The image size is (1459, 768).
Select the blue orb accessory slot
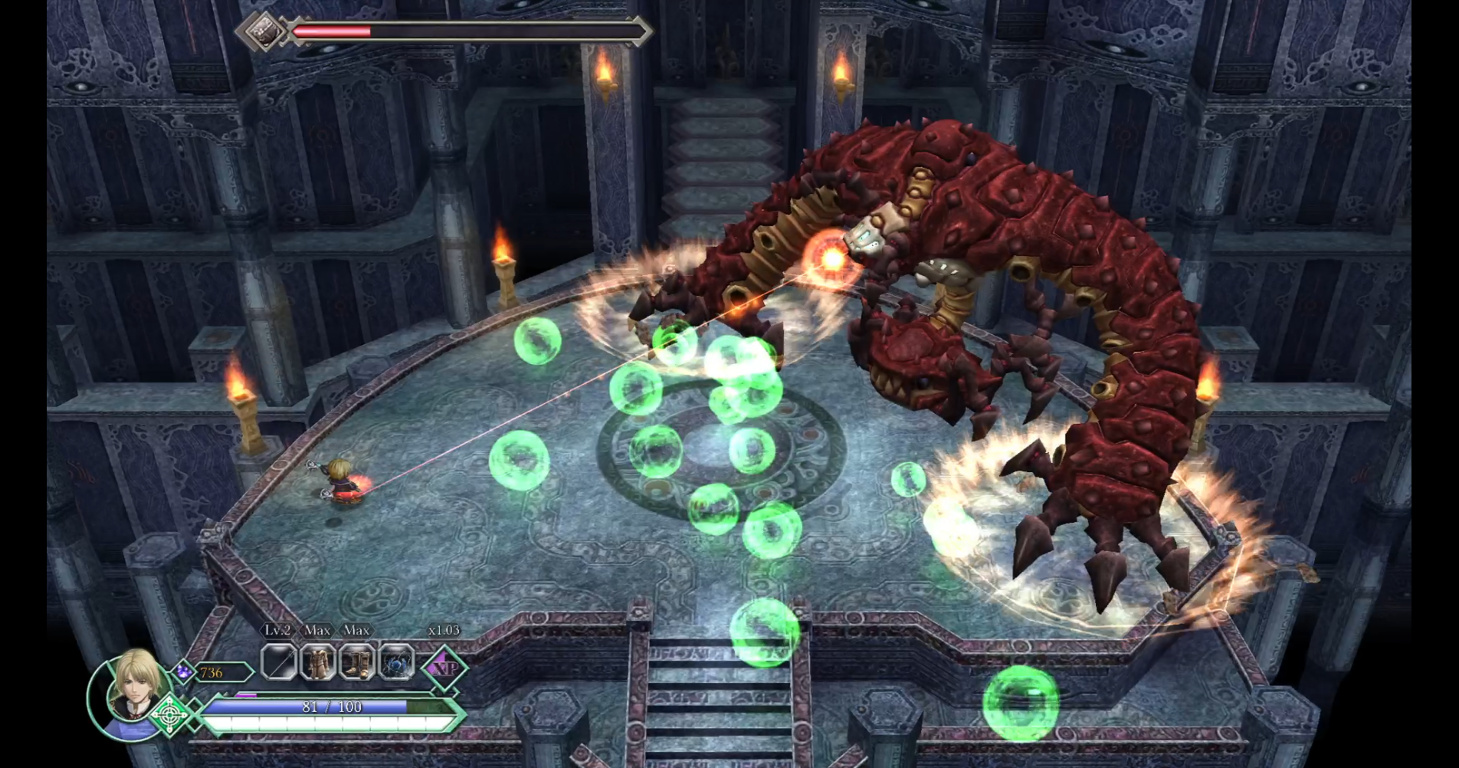tap(396, 662)
